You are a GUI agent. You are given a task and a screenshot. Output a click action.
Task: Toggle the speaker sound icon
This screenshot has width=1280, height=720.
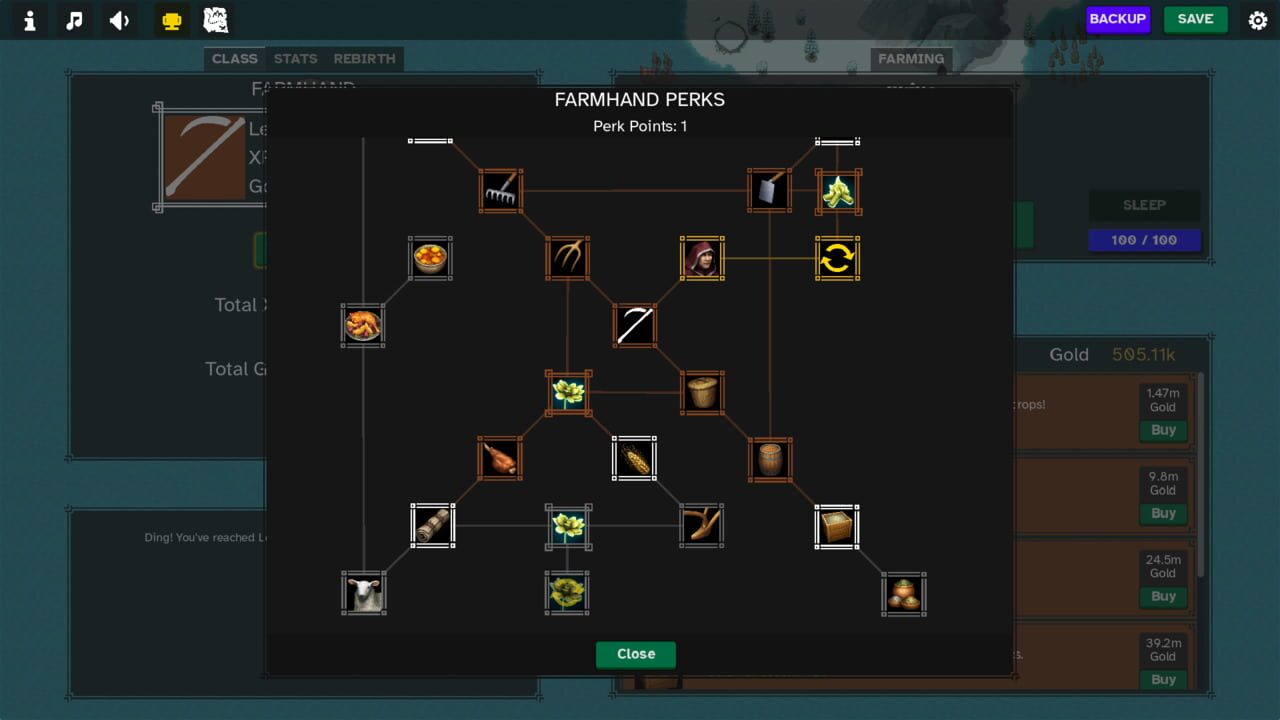(x=119, y=20)
